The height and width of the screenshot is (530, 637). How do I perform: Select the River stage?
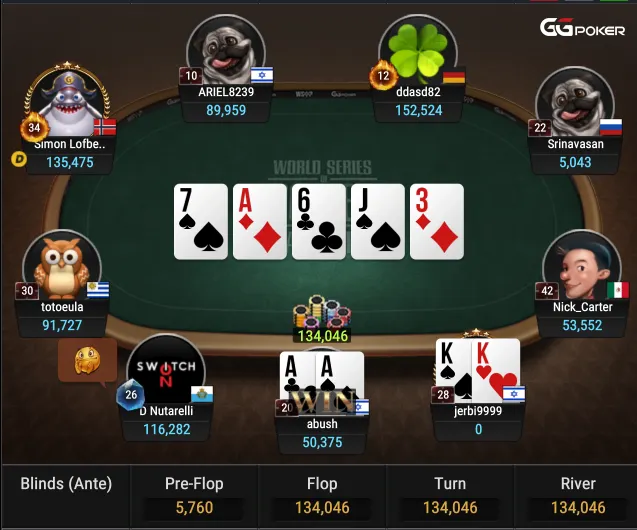tap(578, 496)
